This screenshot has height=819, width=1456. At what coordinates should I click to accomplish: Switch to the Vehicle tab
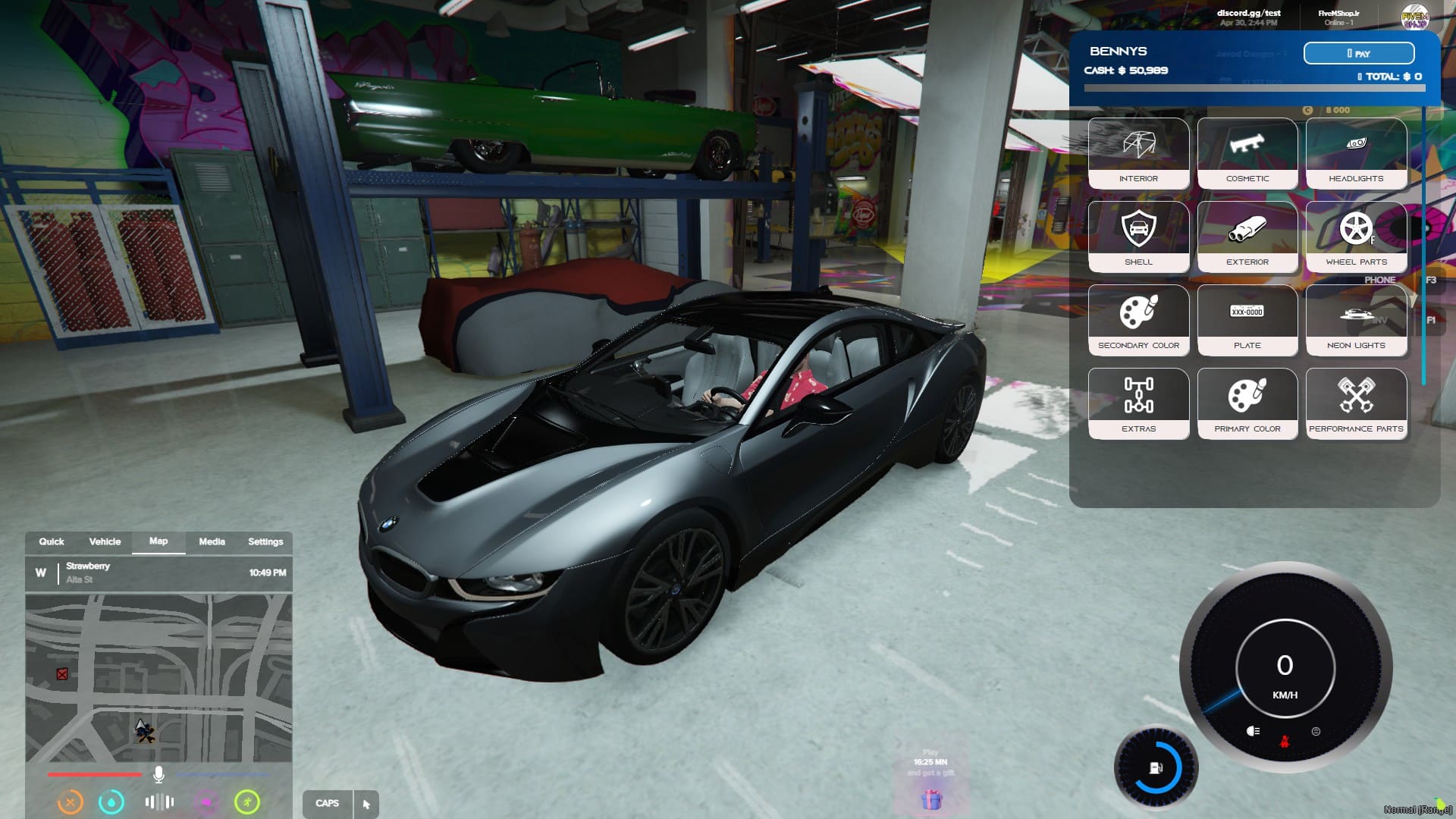point(105,541)
